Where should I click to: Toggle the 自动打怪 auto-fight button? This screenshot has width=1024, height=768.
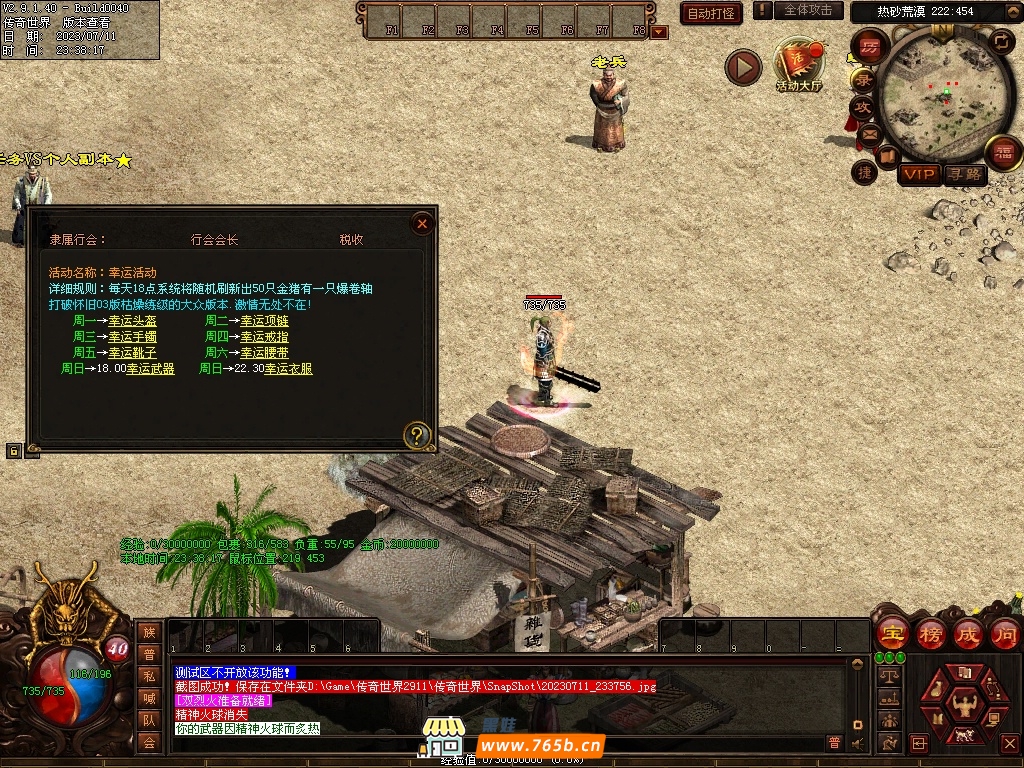tap(711, 13)
